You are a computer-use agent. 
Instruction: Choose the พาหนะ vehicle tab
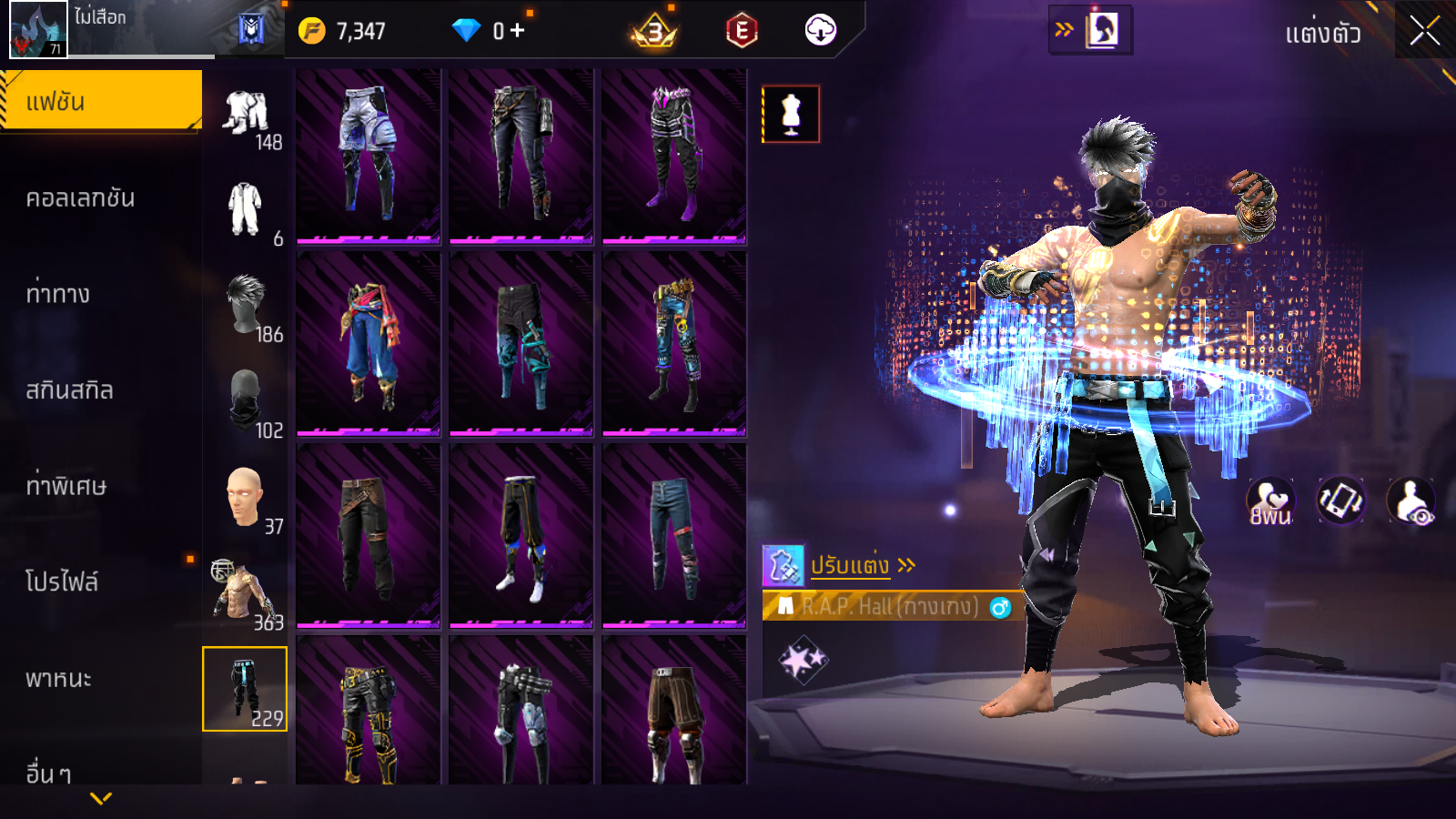[x=58, y=679]
